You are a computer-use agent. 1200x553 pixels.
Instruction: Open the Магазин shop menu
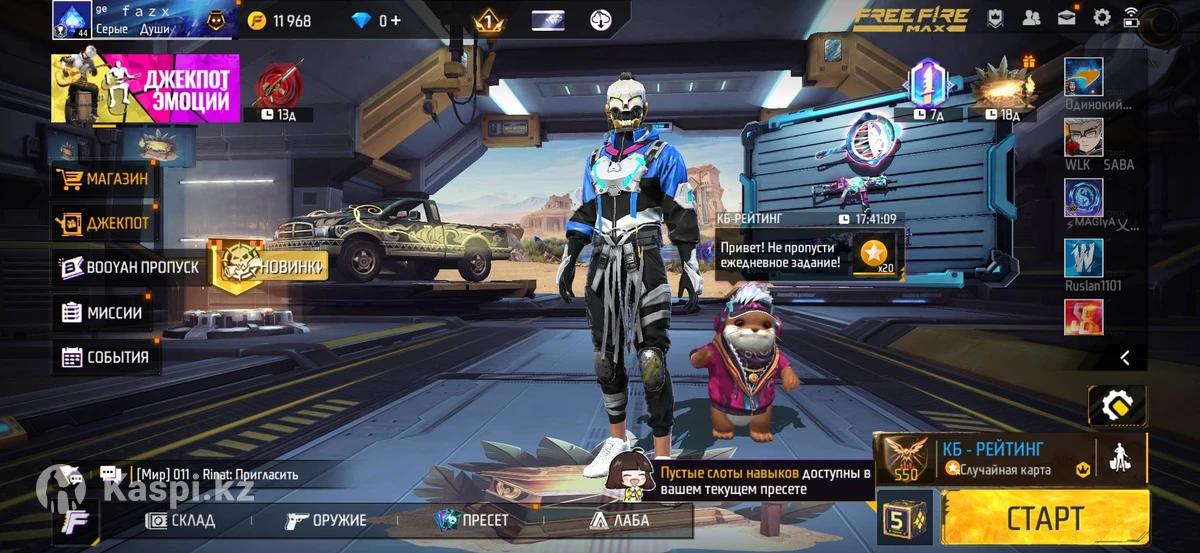point(105,180)
